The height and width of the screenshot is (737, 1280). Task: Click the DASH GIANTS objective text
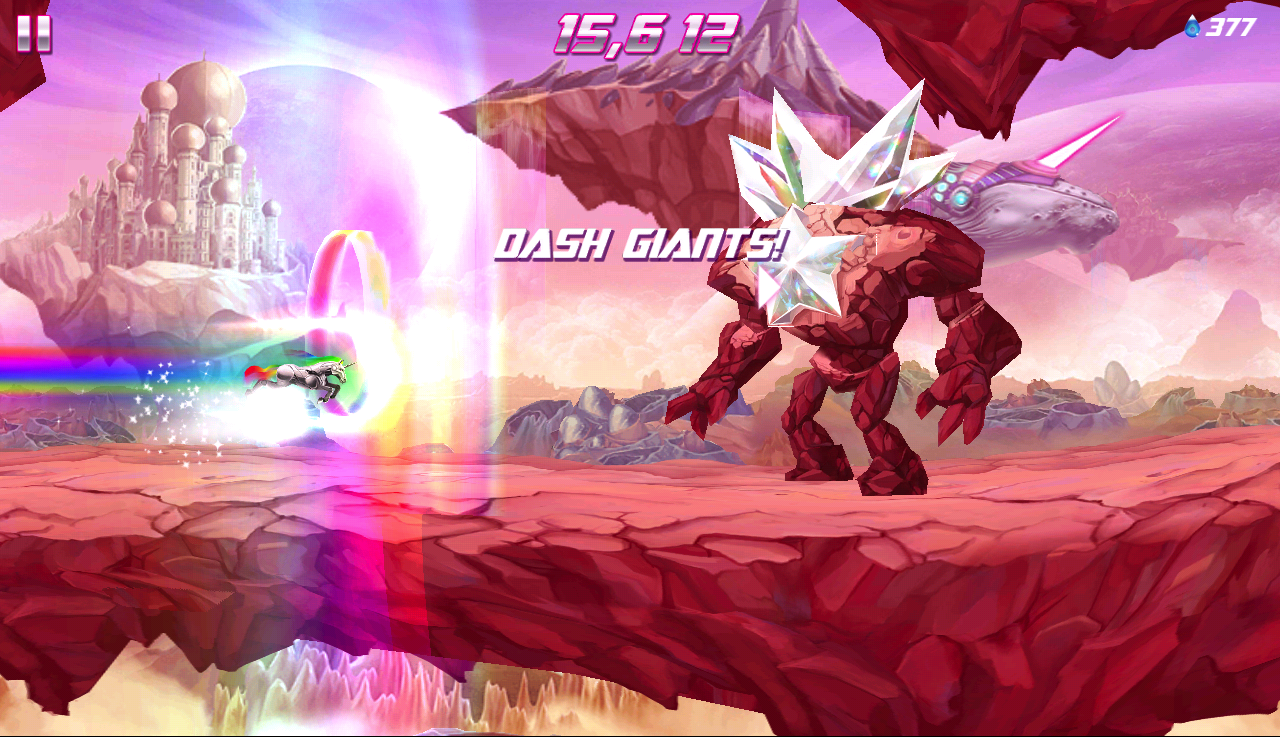tap(643, 241)
